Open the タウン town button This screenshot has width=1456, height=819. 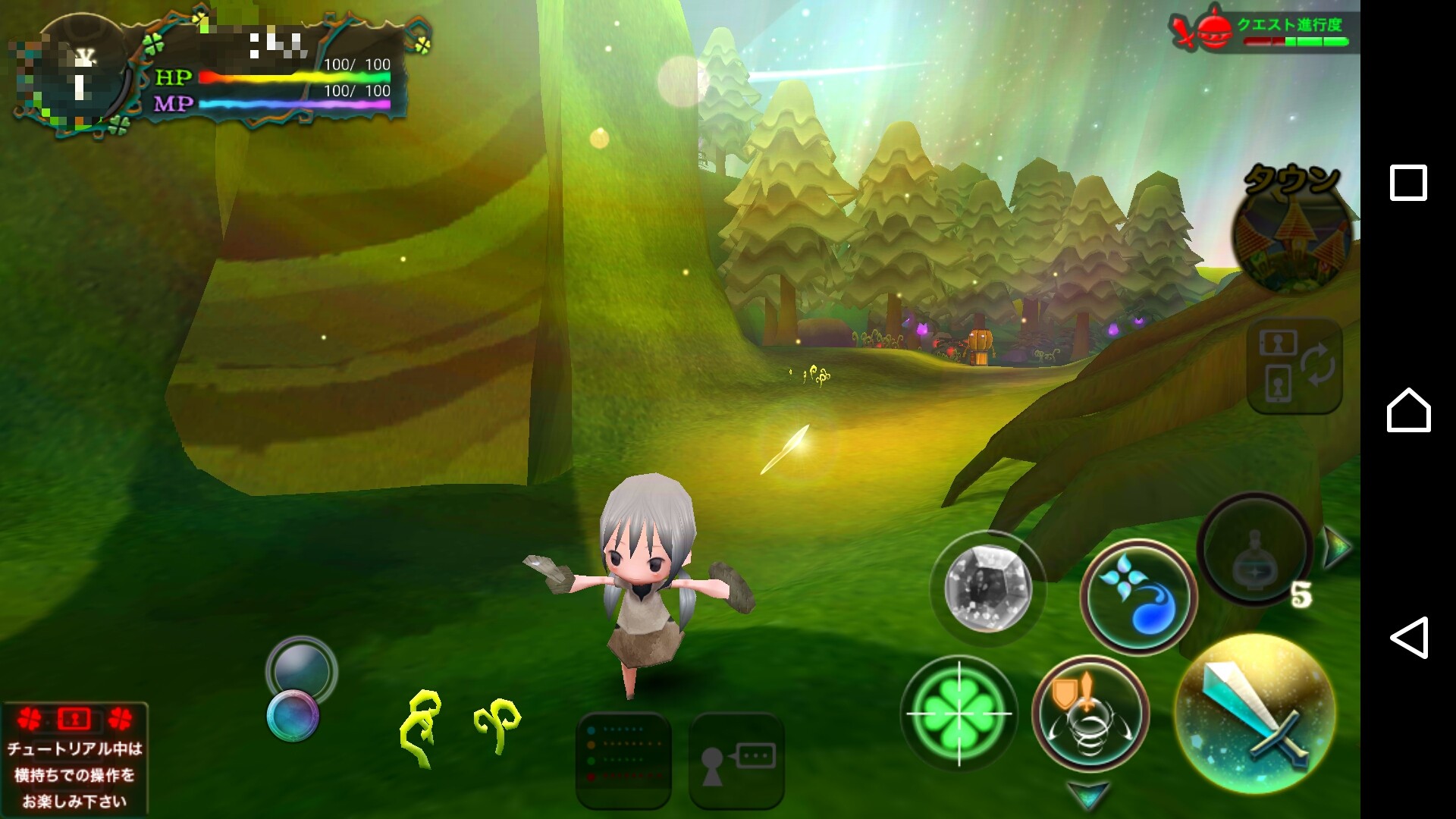coord(1294,227)
